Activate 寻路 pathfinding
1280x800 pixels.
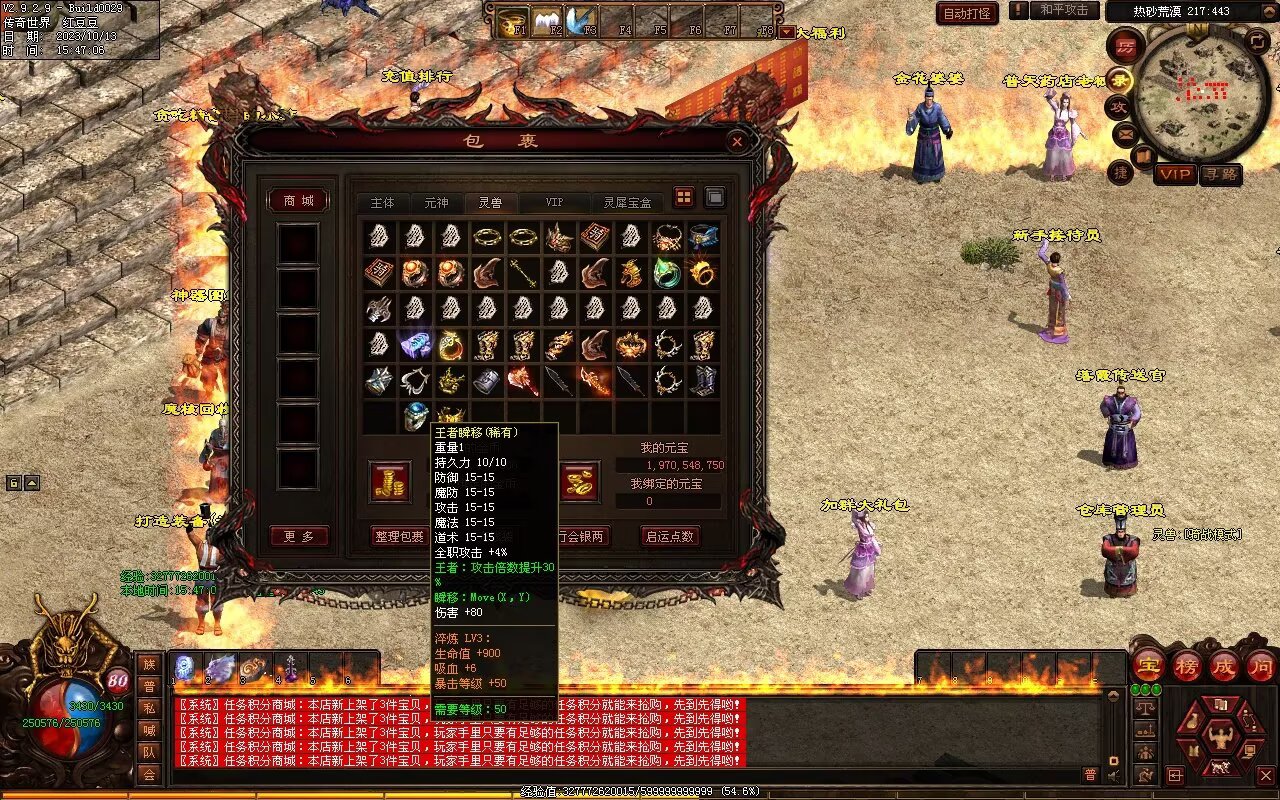(x=1220, y=174)
